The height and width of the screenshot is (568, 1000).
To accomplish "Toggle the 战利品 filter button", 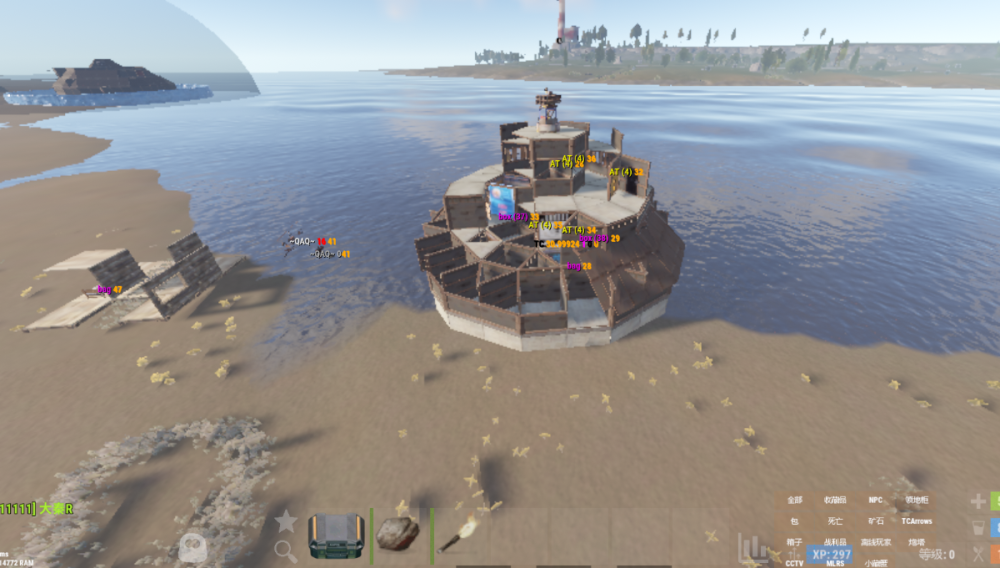I will coord(835,542).
